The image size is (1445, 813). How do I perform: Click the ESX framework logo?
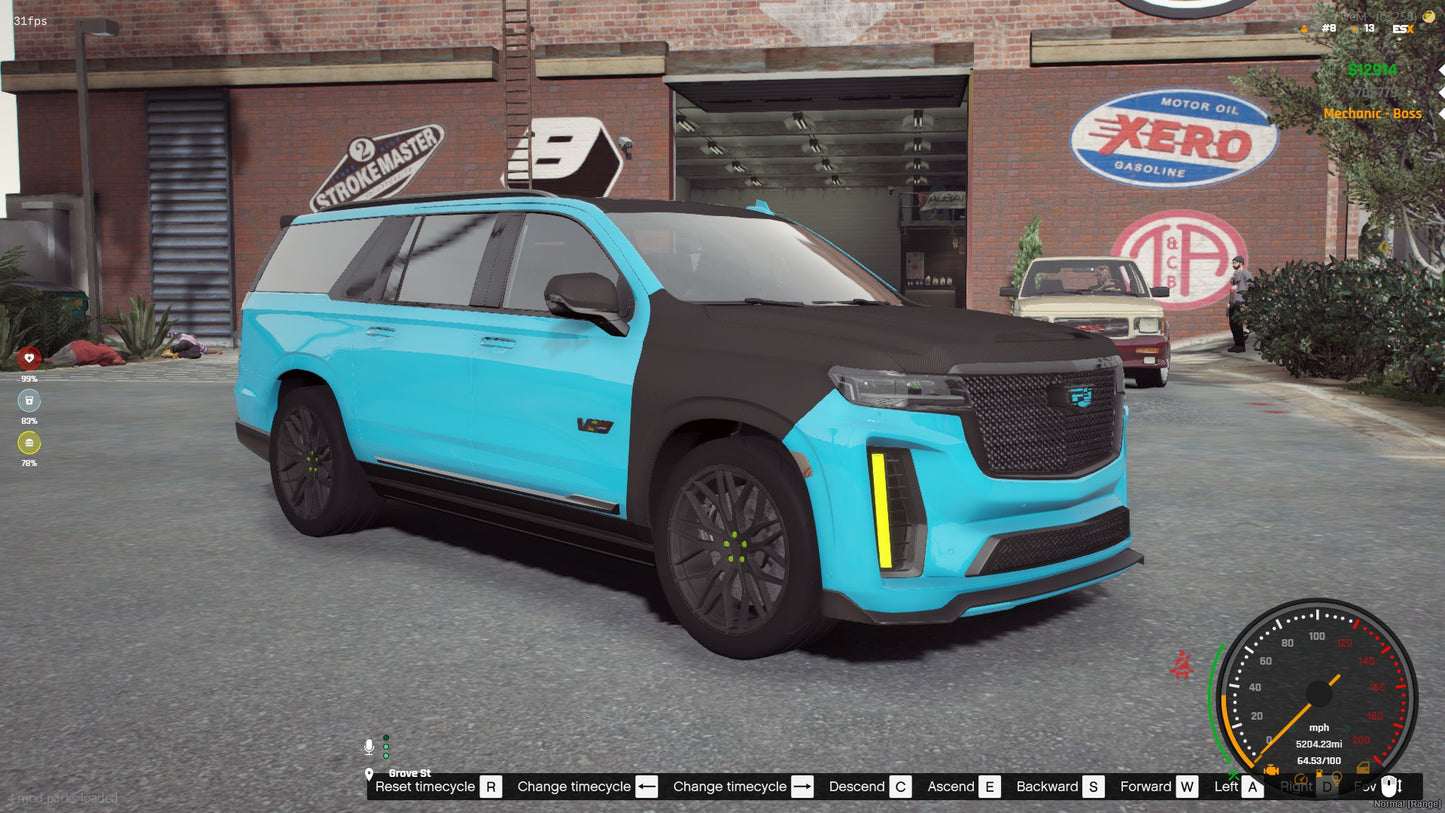pos(1402,29)
